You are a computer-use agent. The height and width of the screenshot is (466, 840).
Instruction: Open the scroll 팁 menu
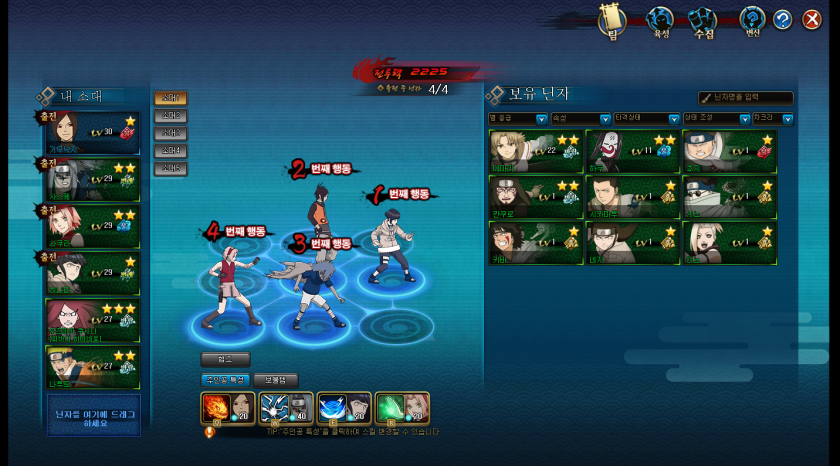611,20
